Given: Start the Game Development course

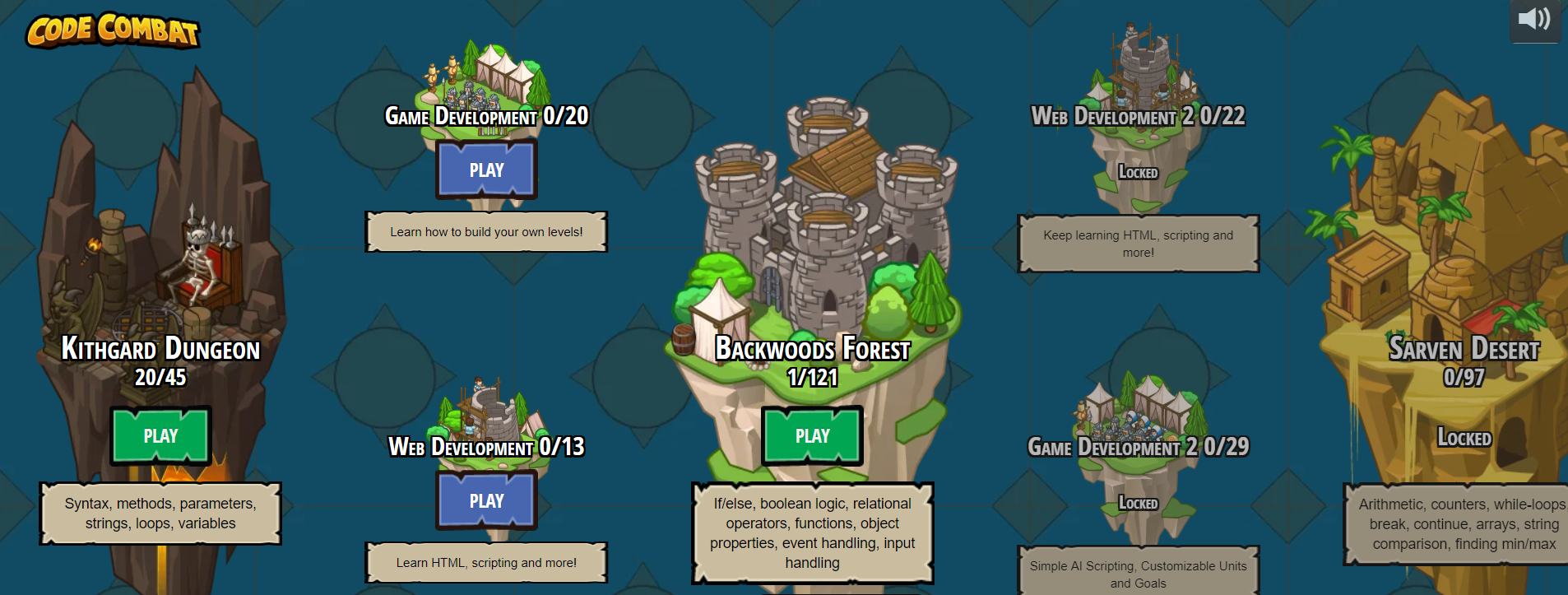Looking at the screenshot, I should (x=486, y=170).
